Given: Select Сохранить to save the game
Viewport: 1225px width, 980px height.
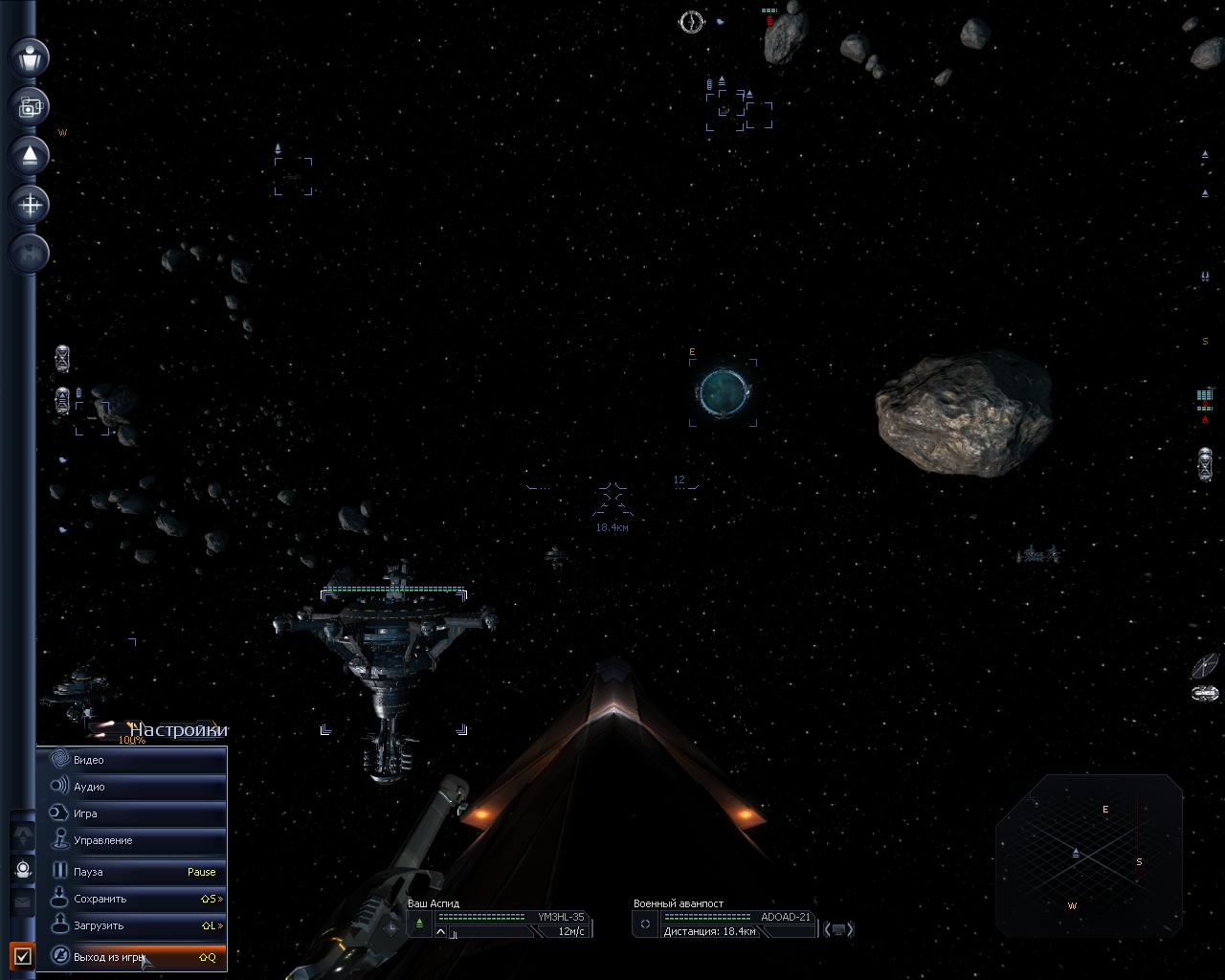Looking at the screenshot, I should click(131, 899).
